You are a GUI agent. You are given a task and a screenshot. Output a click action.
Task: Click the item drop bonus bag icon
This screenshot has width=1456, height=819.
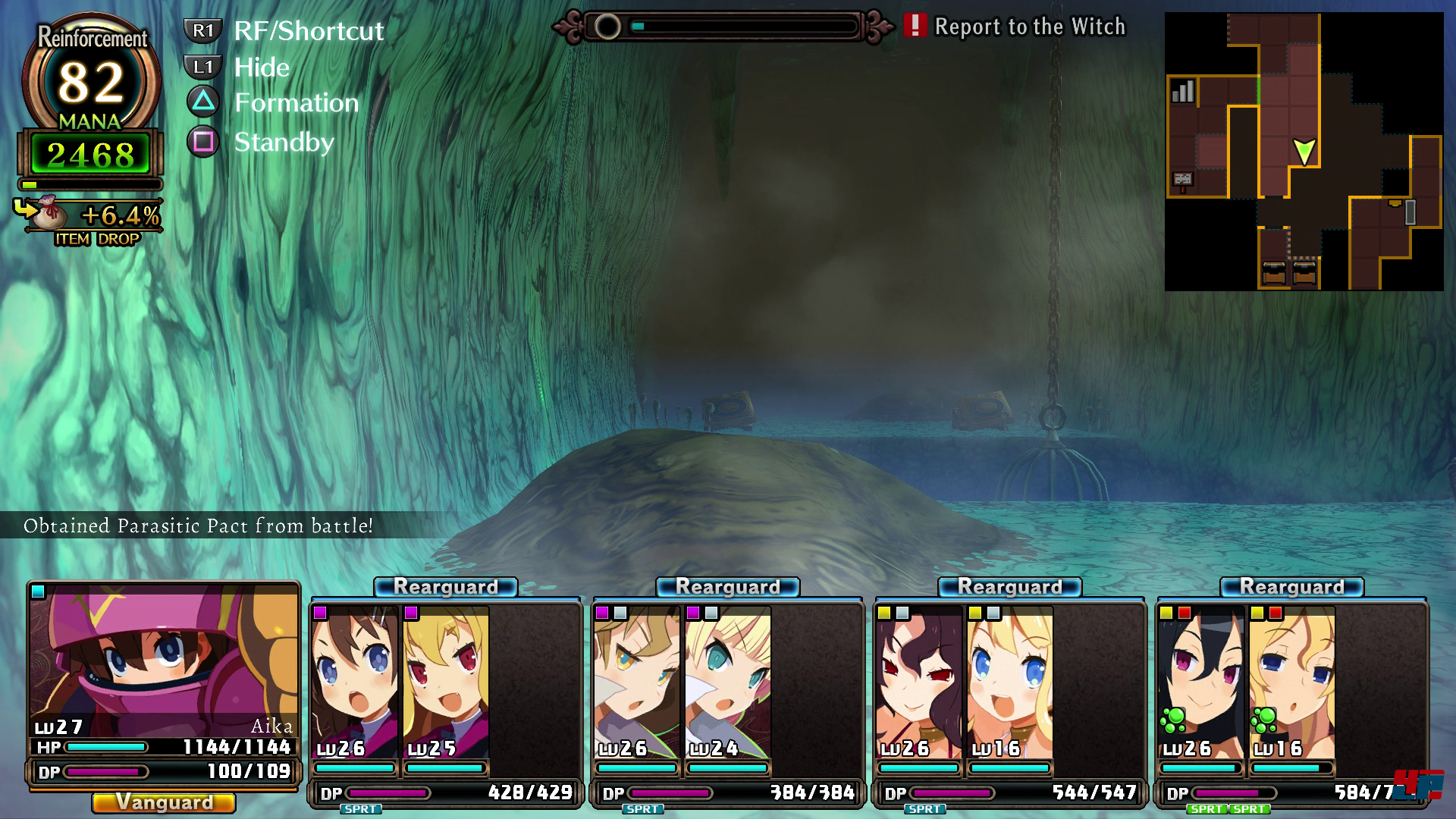click(47, 214)
